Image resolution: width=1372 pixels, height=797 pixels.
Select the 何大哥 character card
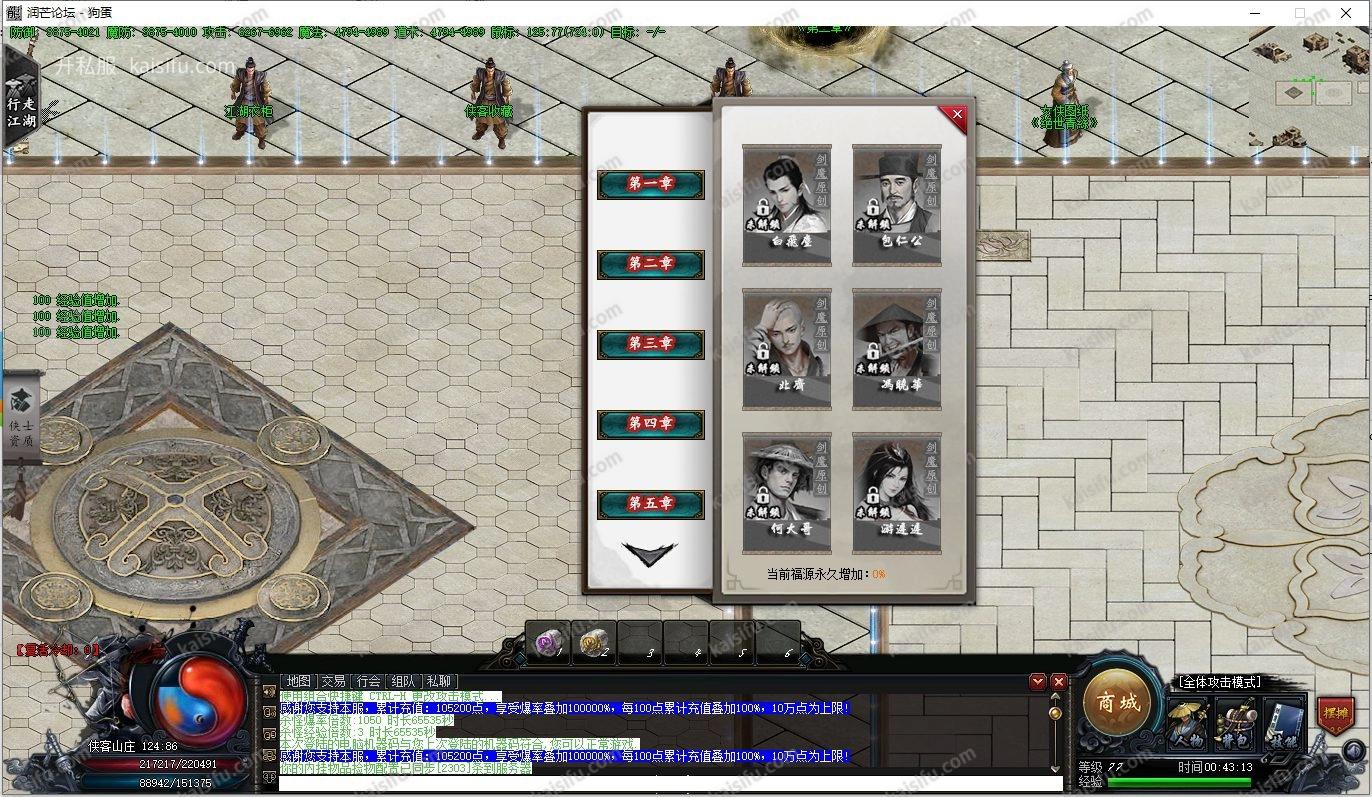click(787, 493)
